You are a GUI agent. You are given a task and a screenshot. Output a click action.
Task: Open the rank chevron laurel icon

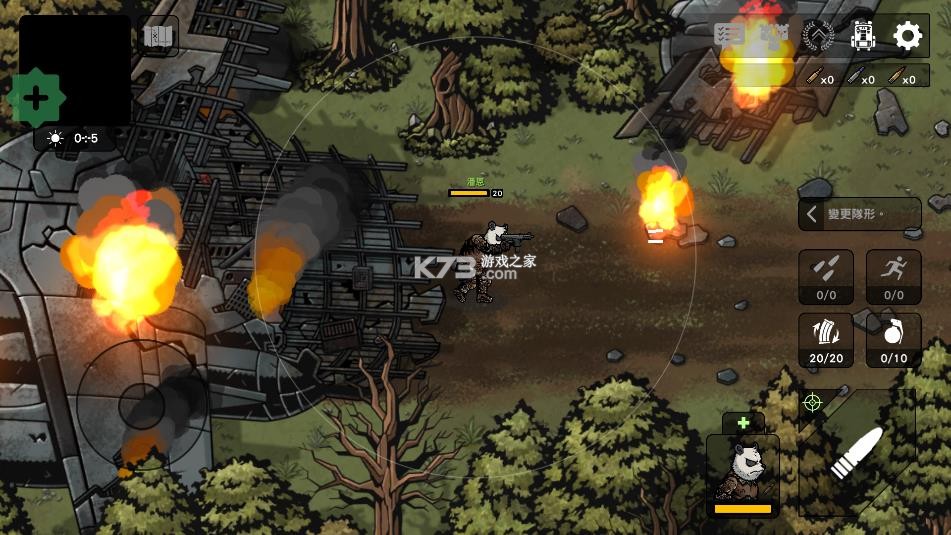tap(818, 36)
